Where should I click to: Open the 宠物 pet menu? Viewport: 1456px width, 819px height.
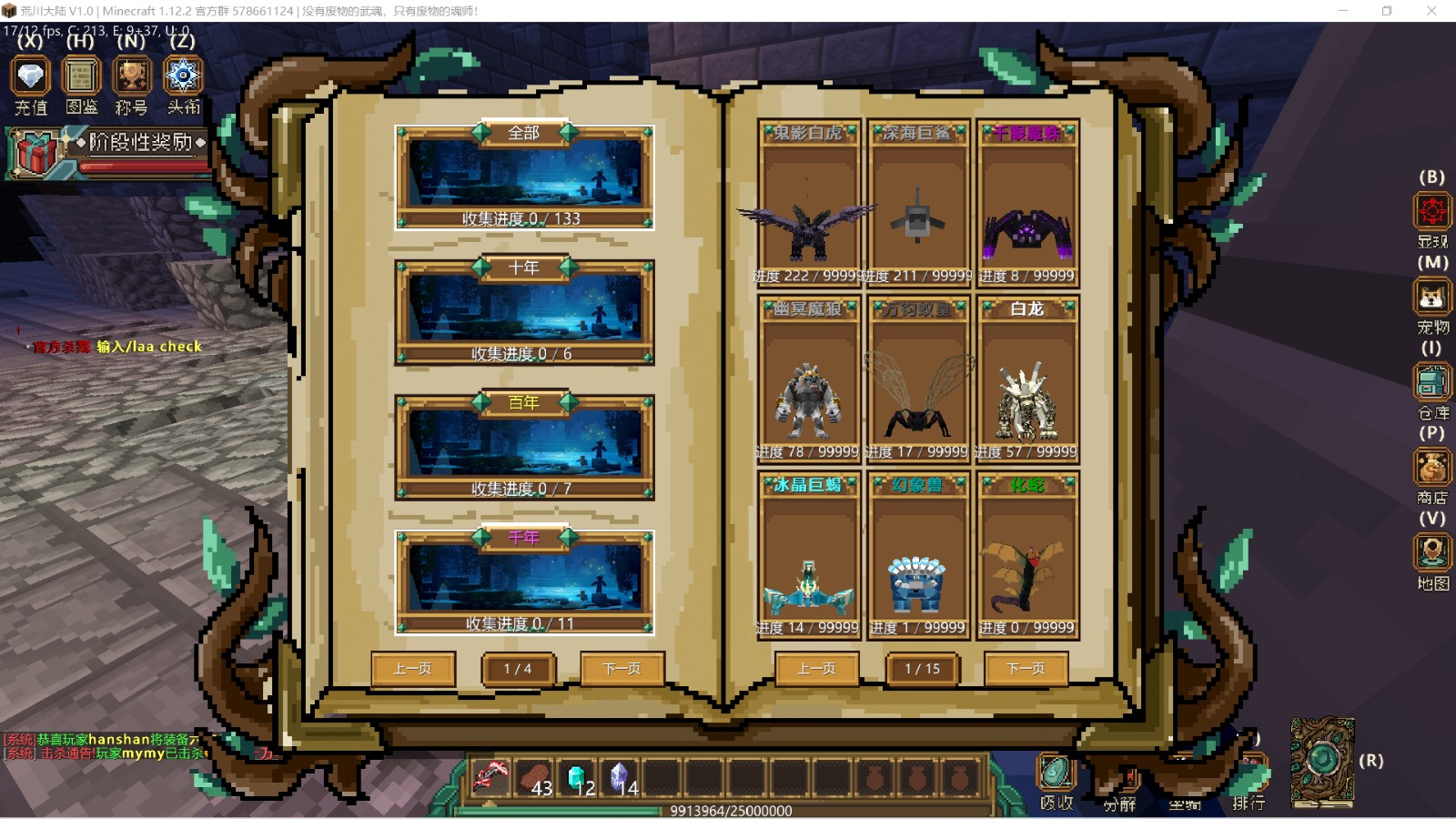[x=1431, y=298]
